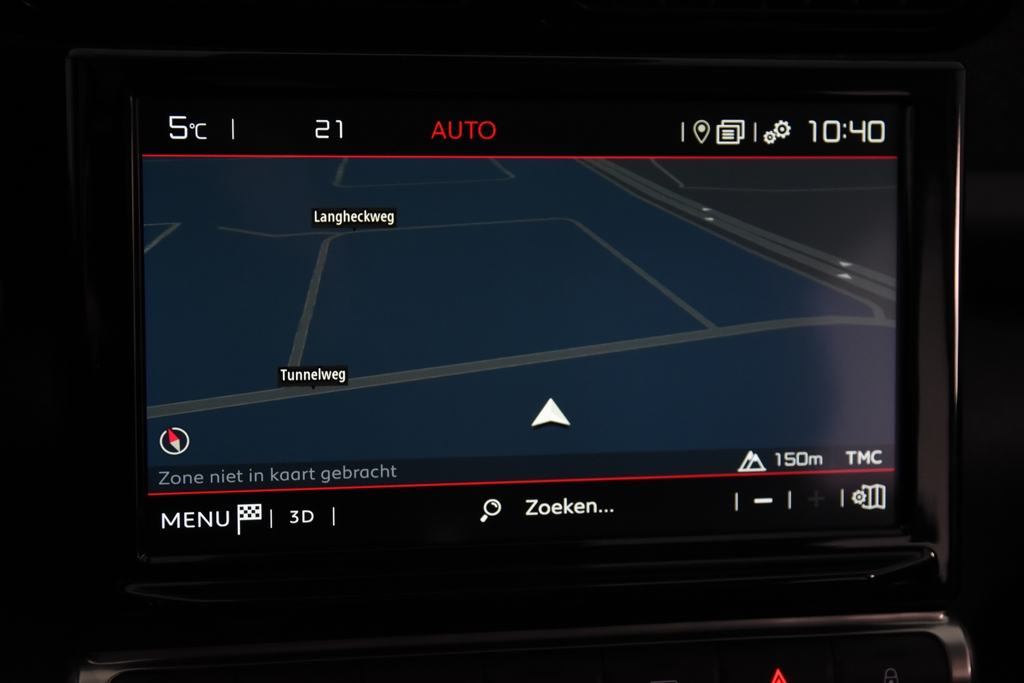Open TMC traffic information
Image resolution: width=1024 pixels, height=683 pixels.
pyautogui.click(x=863, y=458)
